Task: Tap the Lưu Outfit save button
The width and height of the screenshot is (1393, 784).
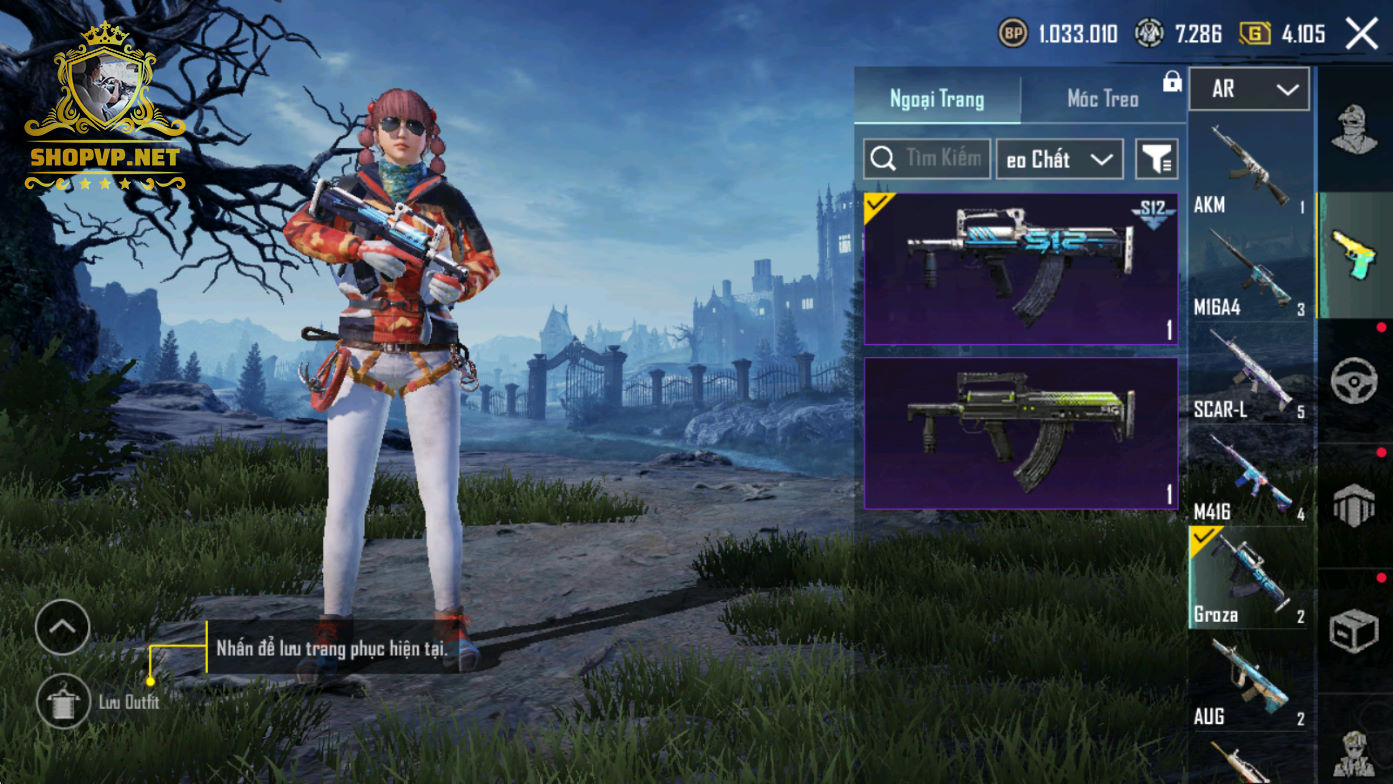Action: 63,701
